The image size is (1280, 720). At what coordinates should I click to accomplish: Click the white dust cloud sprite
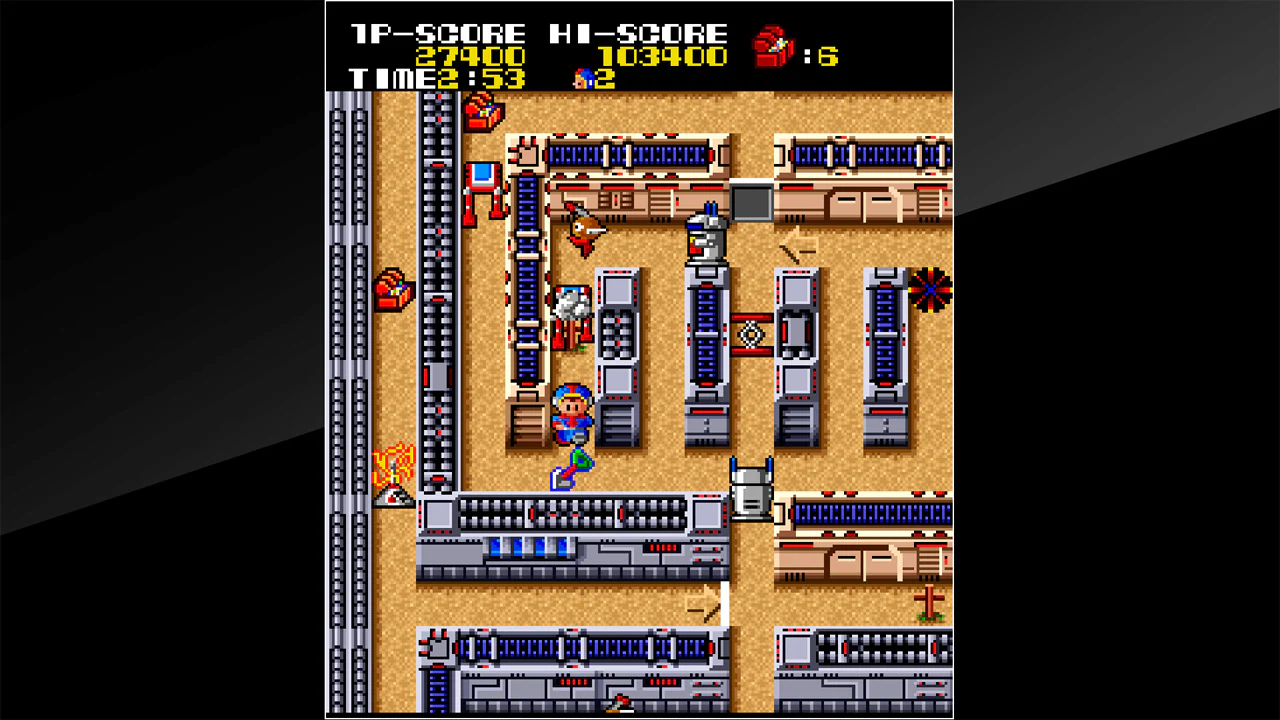pos(570,305)
